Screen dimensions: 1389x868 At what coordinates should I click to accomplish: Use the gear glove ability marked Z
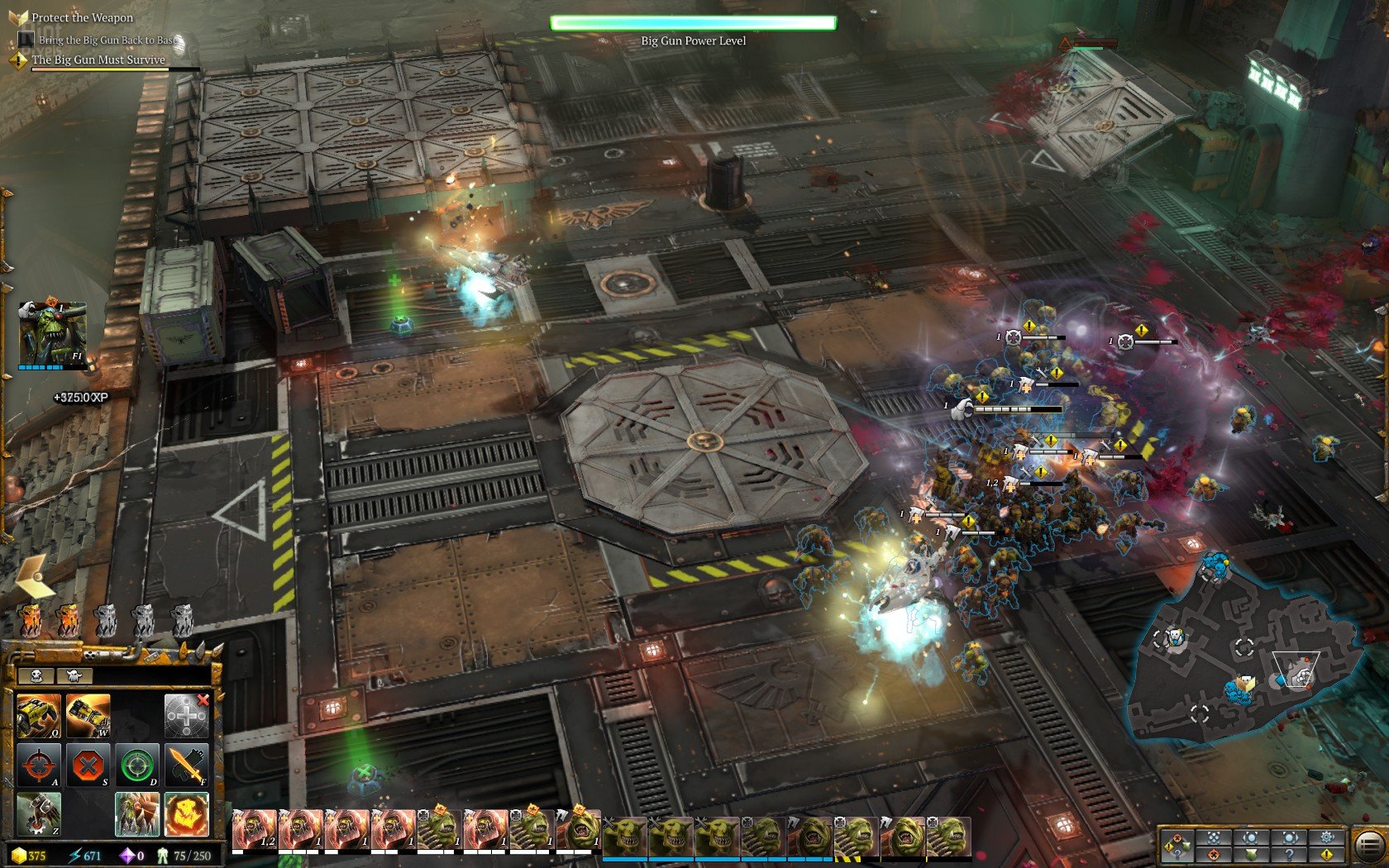pos(38,813)
